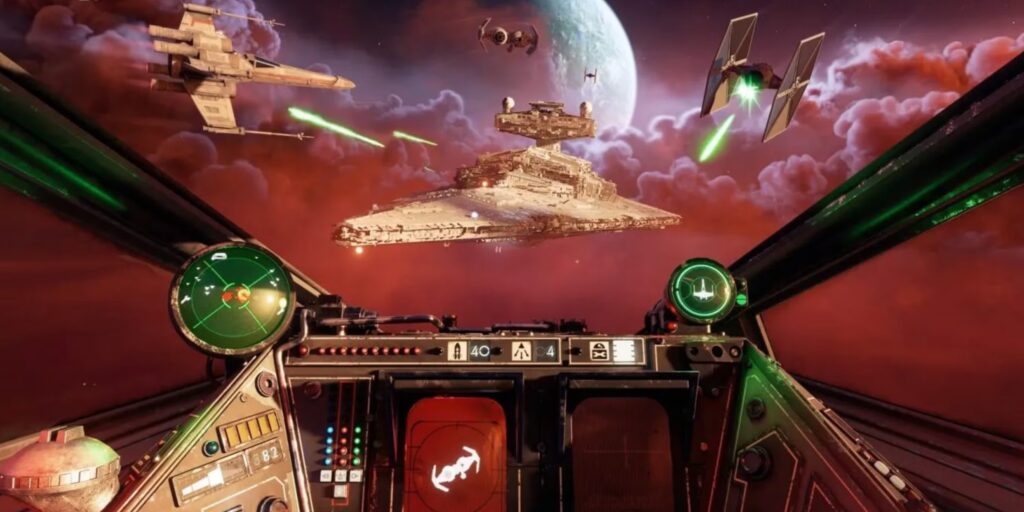The image size is (1024, 512).
Task: Select the green X-wing shield status display
Action: coord(702,291)
